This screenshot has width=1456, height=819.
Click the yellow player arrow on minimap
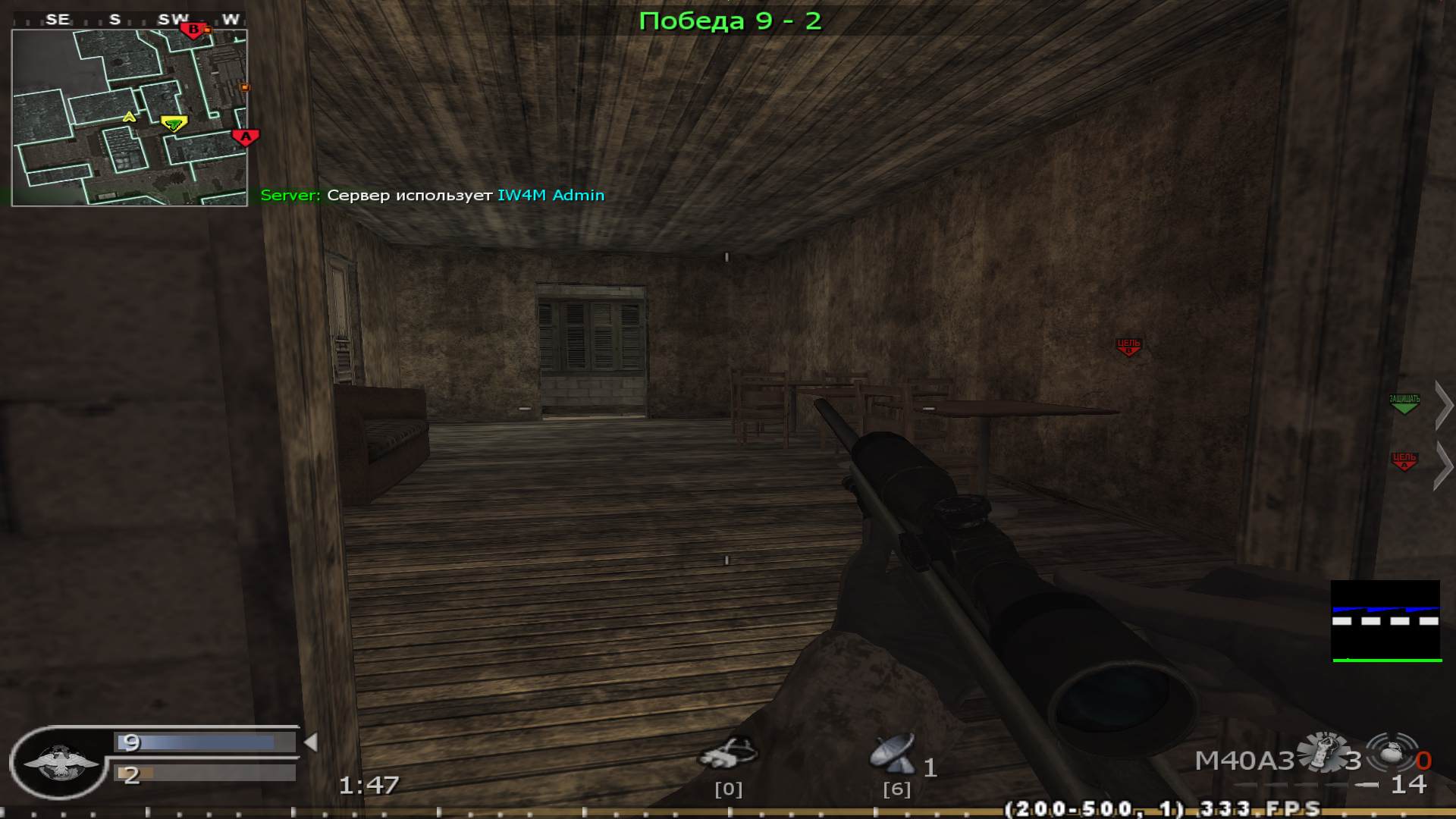(127, 118)
